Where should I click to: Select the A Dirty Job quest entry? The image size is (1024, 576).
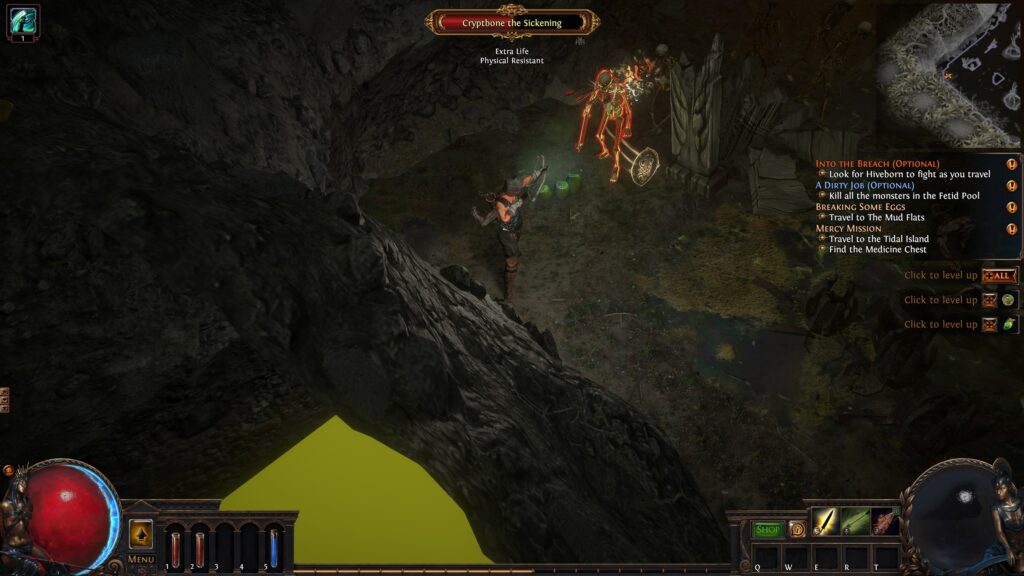click(x=864, y=185)
